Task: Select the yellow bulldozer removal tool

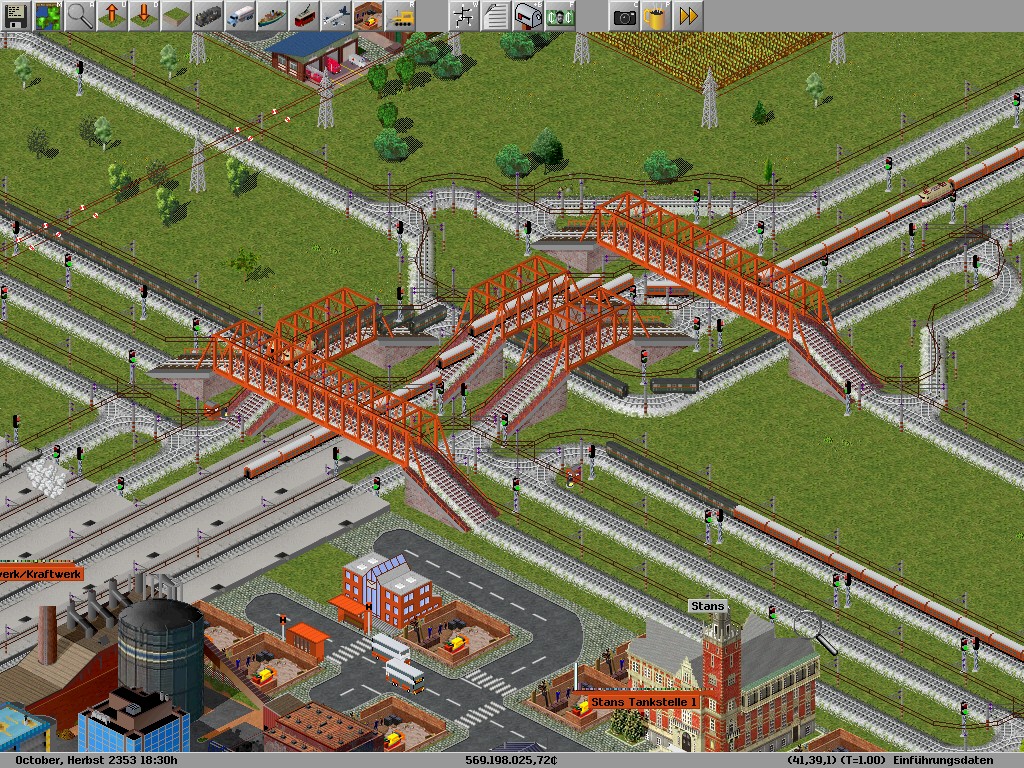Action: pyautogui.click(x=400, y=16)
